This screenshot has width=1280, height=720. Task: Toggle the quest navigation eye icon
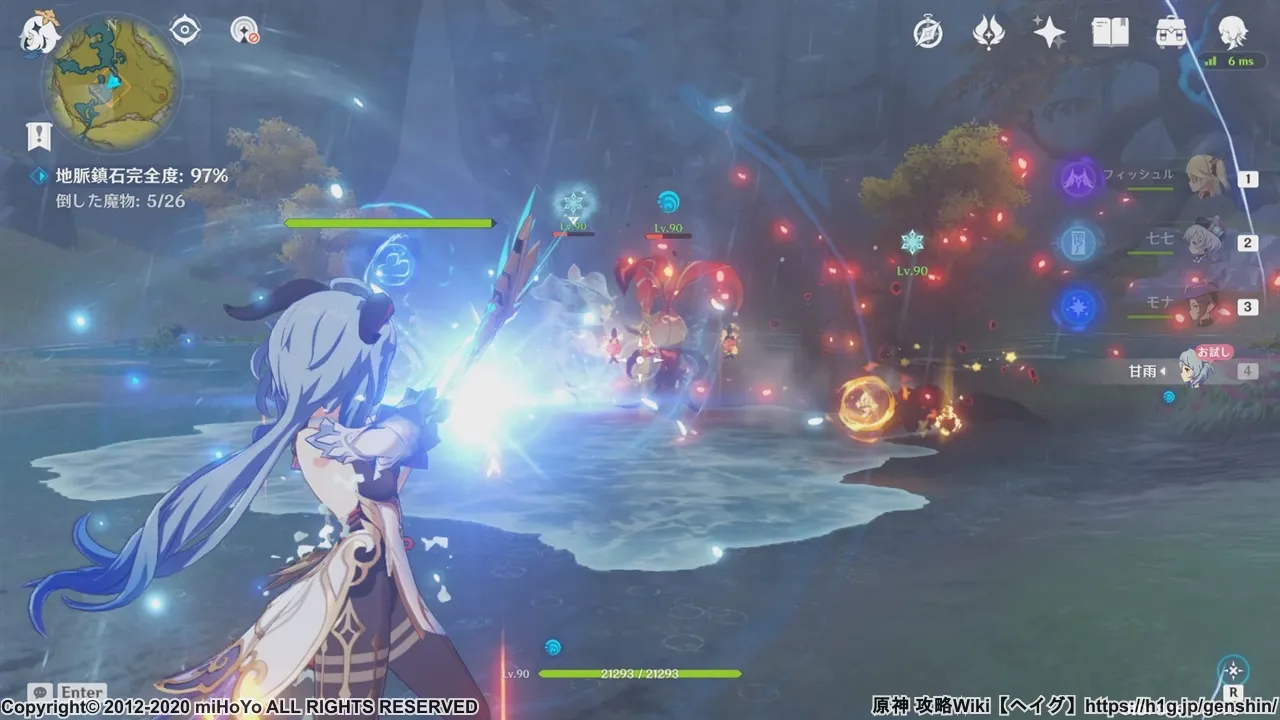(185, 31)
